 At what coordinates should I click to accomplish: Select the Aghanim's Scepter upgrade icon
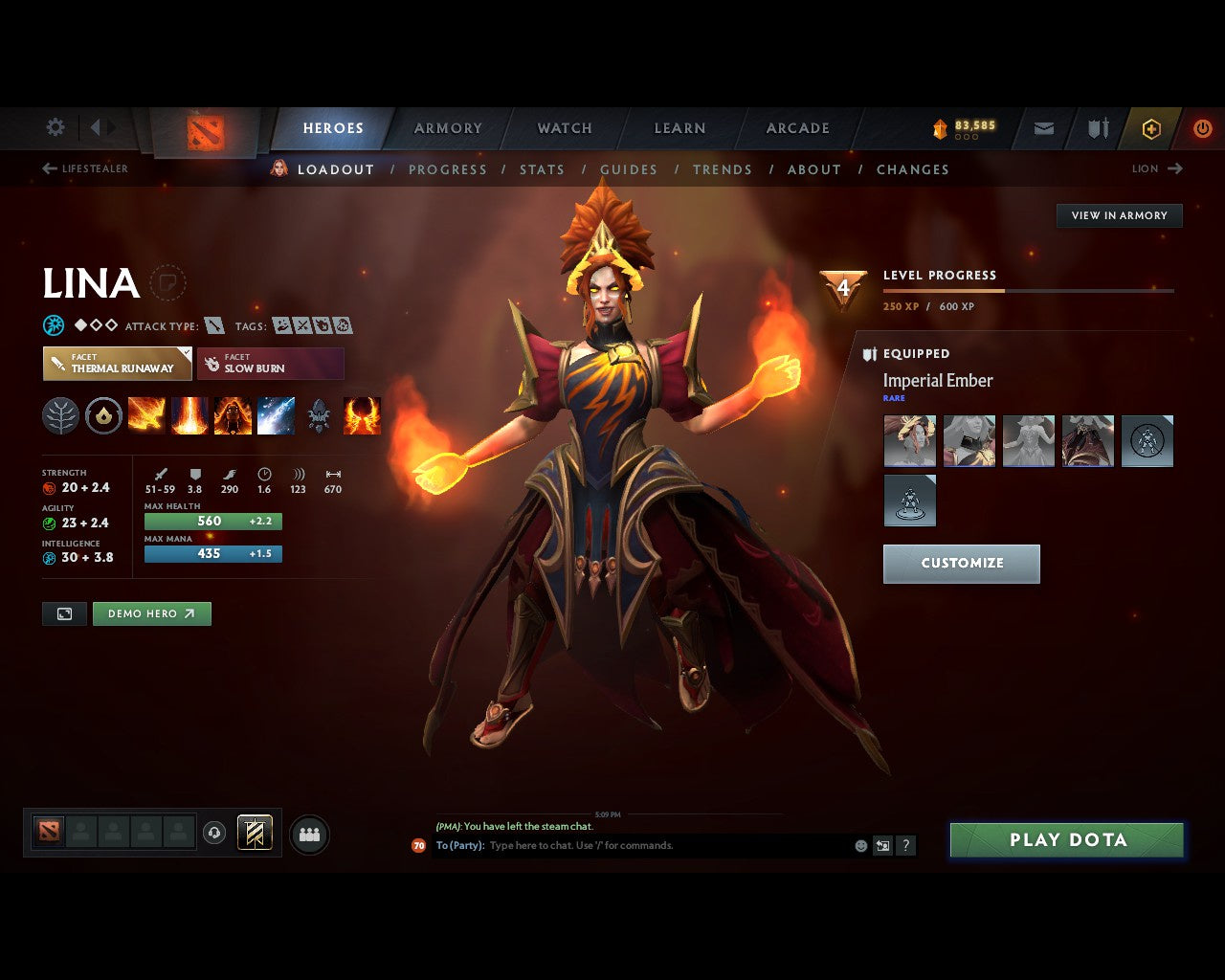click(319, 415)
